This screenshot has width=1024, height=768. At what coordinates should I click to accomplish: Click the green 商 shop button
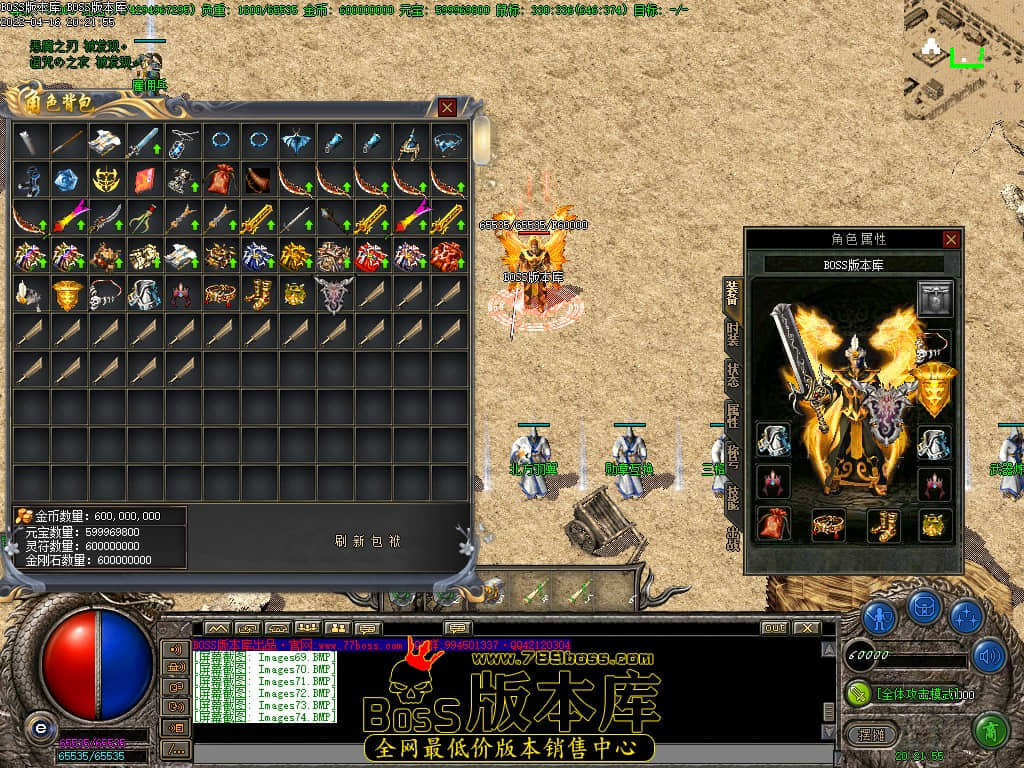pos(990,731)
